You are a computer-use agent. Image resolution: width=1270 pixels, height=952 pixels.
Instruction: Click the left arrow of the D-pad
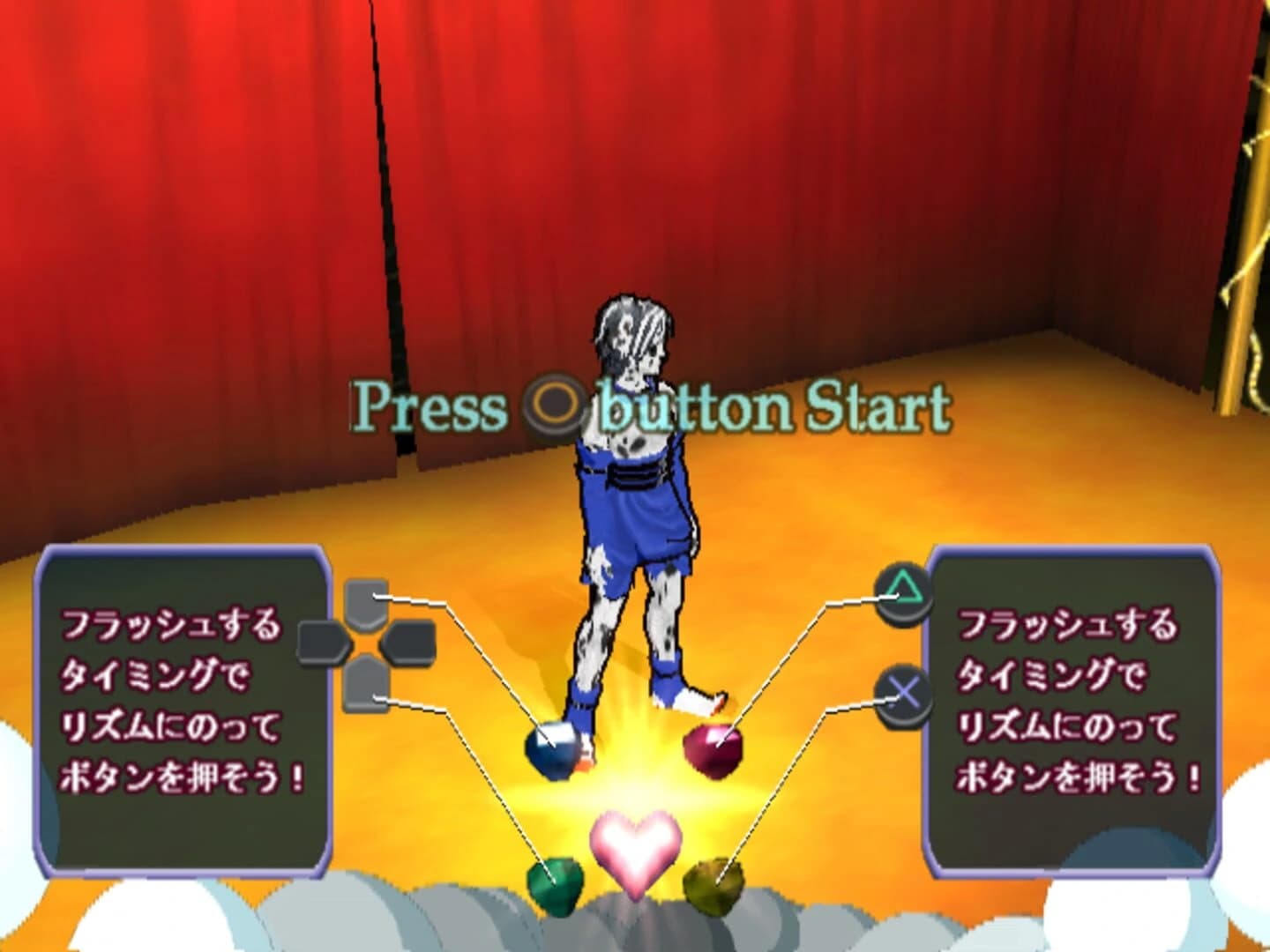pyautogui.click(x=326, y=643)
